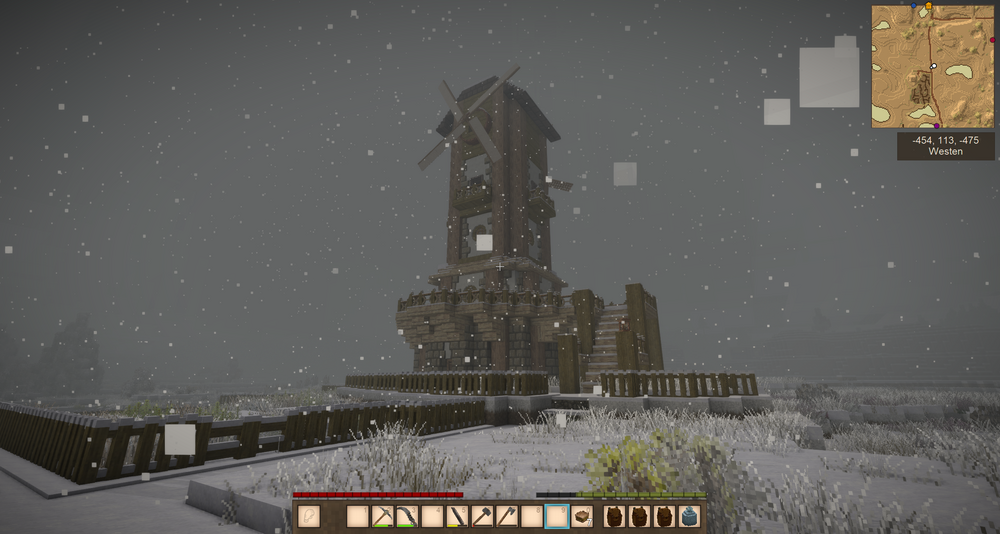Click the blue-grey bag slot
Screen dimensions: 1000x534
pyautogui.click(x=689, y=517)
